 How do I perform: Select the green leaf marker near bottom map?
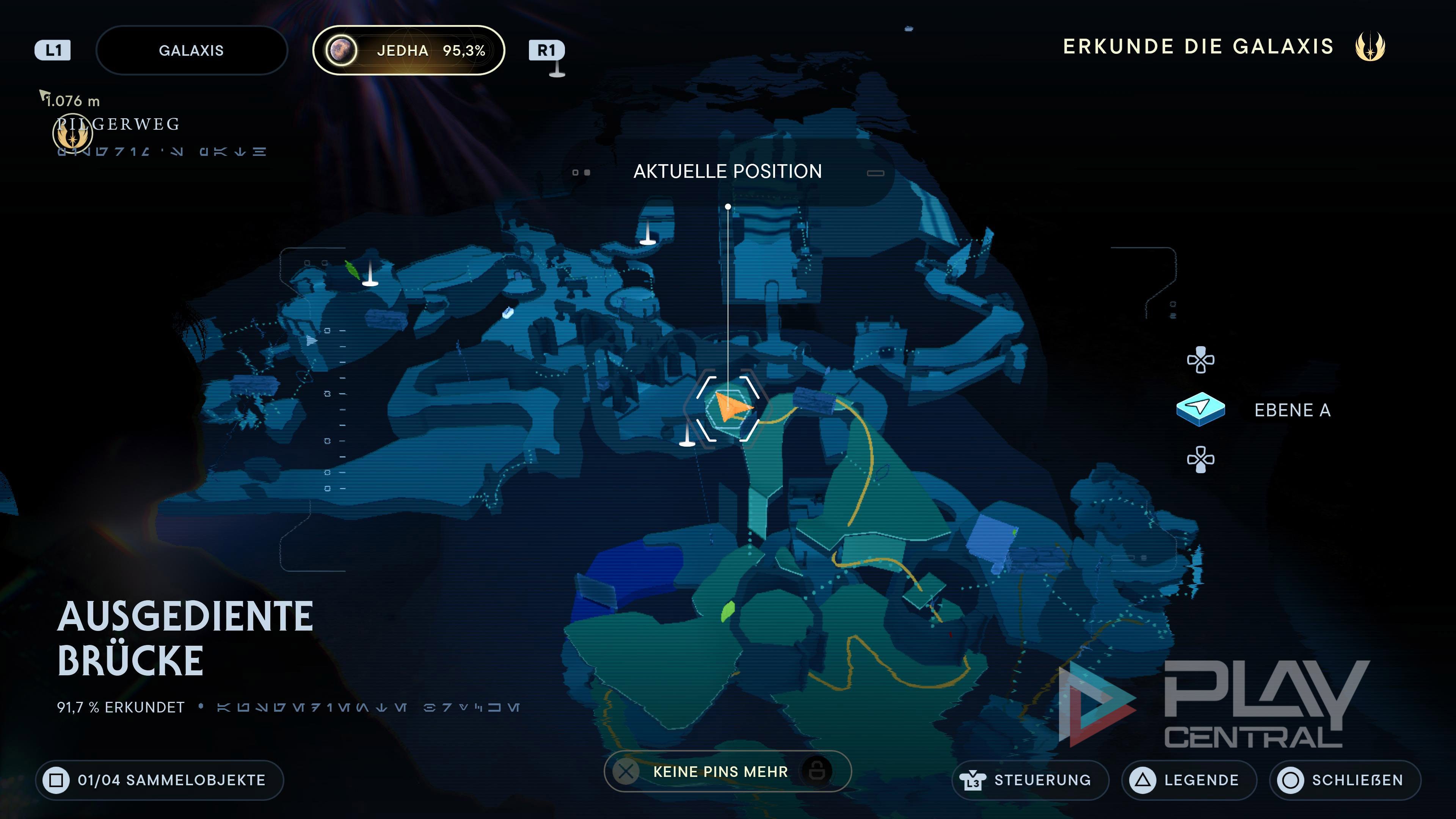pyautogui.click(x=728, y=611)
